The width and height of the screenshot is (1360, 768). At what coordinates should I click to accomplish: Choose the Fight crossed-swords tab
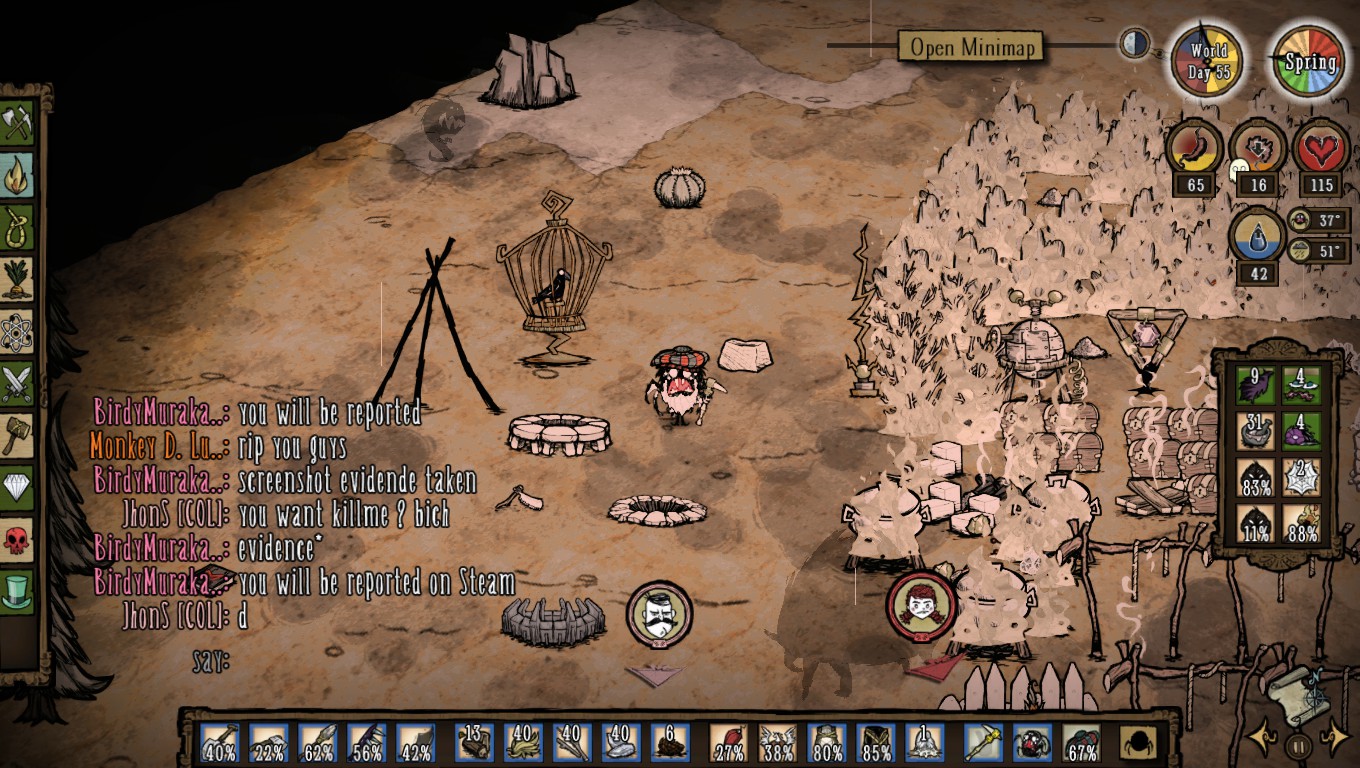(18, 384)
